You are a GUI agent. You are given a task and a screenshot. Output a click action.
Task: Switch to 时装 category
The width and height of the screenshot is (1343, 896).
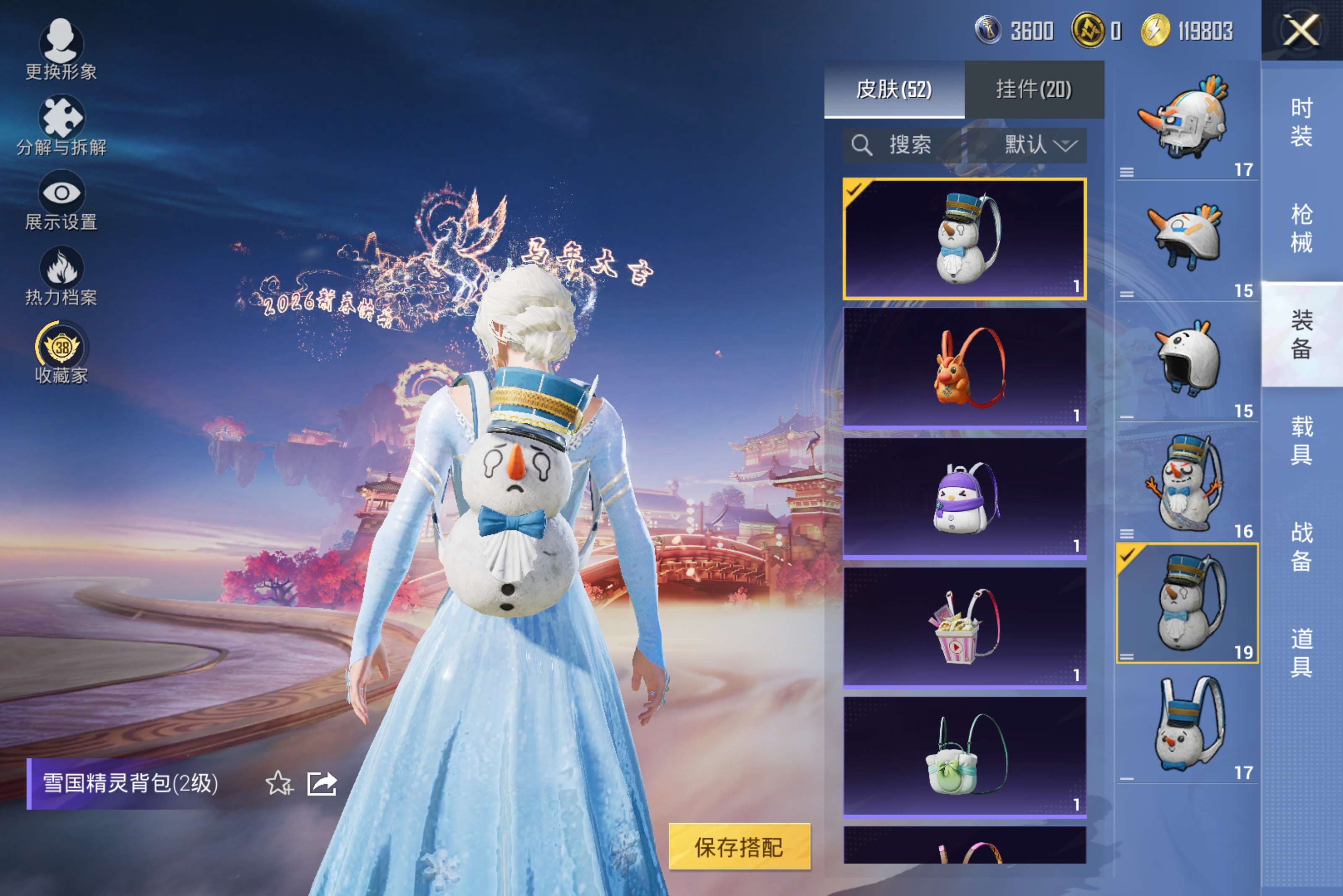[x=1301, y=122]
